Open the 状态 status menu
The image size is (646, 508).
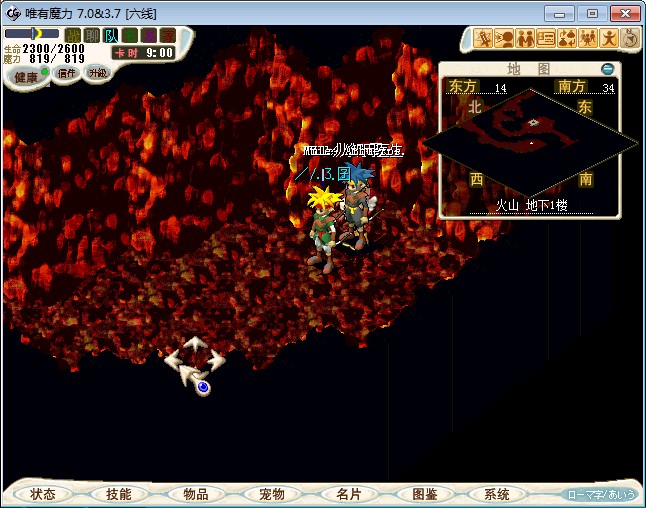pos(43,494)
